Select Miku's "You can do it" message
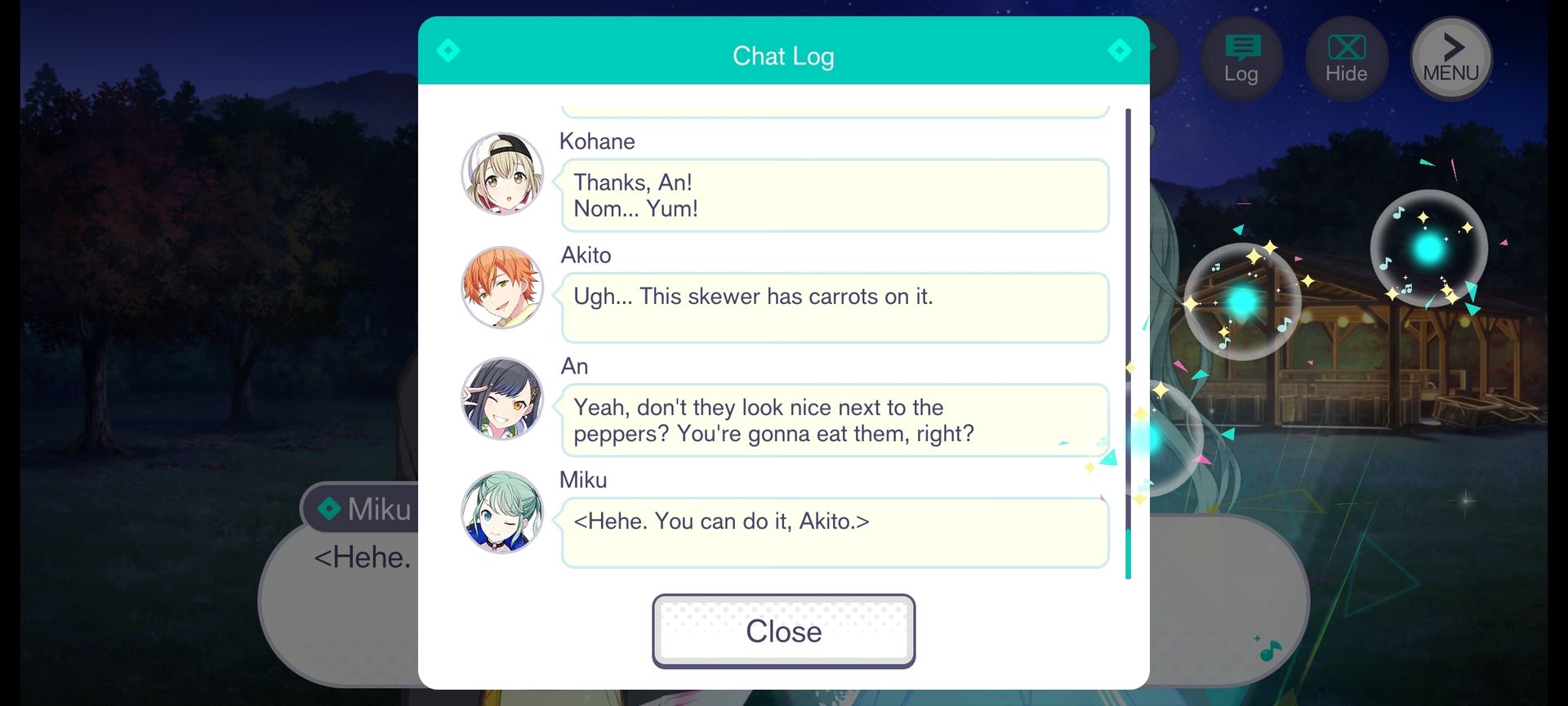 click(835, 532)
